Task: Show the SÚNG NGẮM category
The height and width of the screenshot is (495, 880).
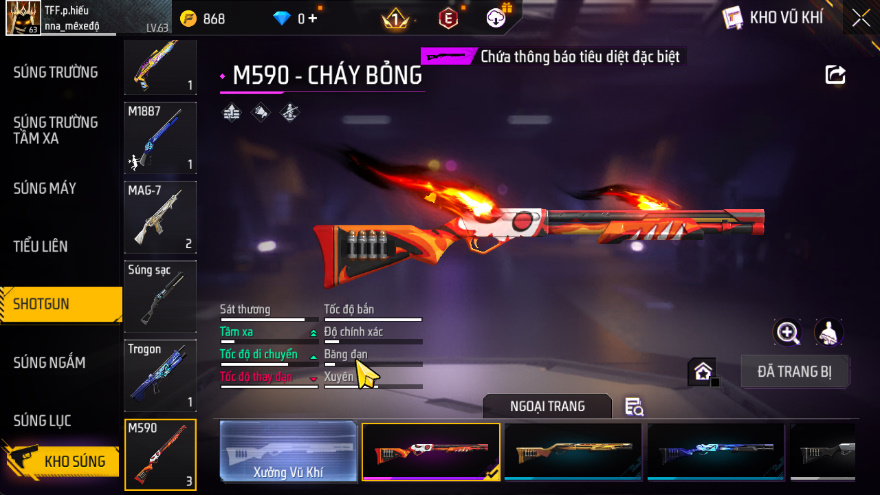Action: tap(50, 362)
